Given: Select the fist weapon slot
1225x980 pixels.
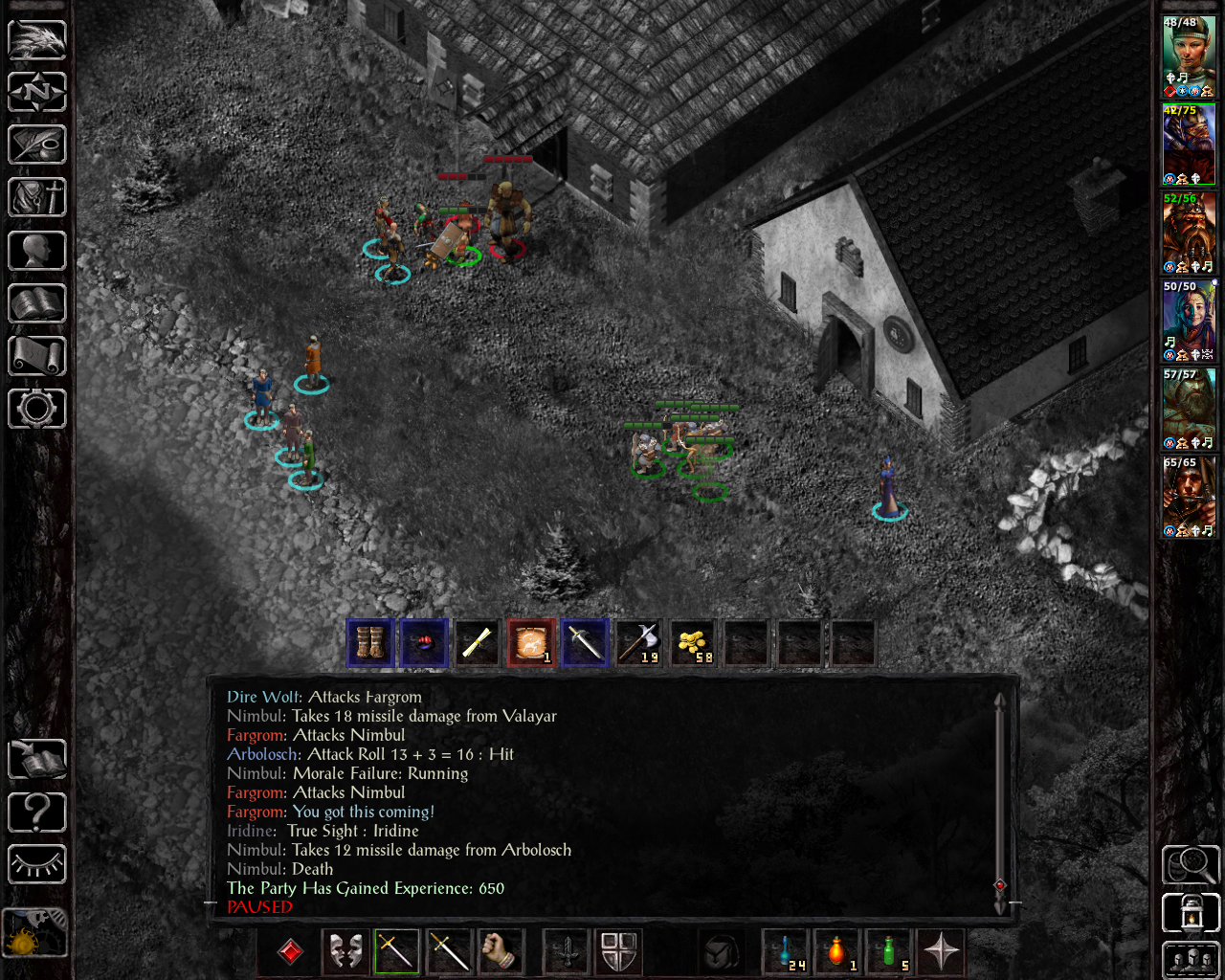Looking at the screenshot, I should pos(499,951).
